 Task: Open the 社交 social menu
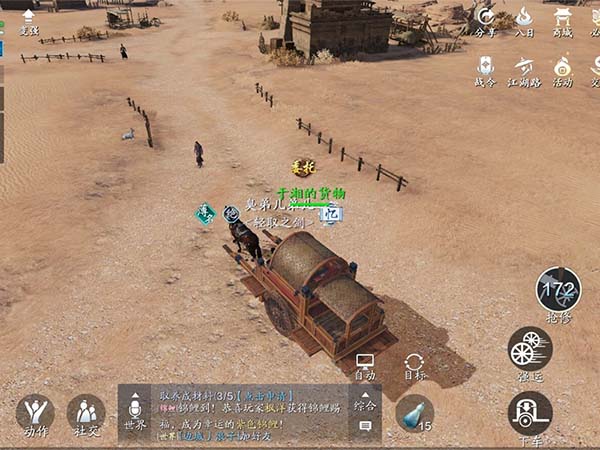point(86,413)
